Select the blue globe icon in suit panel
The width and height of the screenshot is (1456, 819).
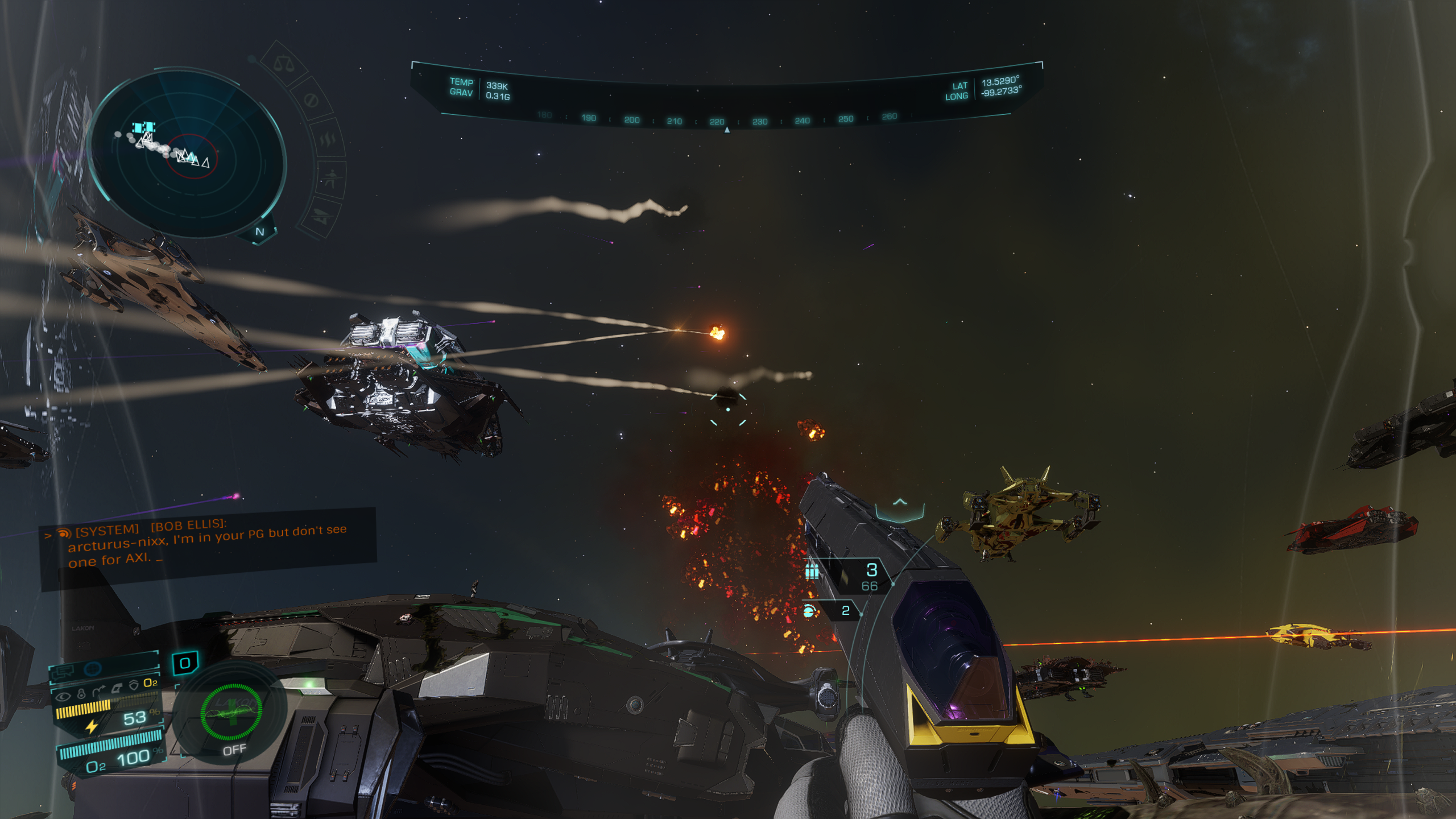click(93, 669)
